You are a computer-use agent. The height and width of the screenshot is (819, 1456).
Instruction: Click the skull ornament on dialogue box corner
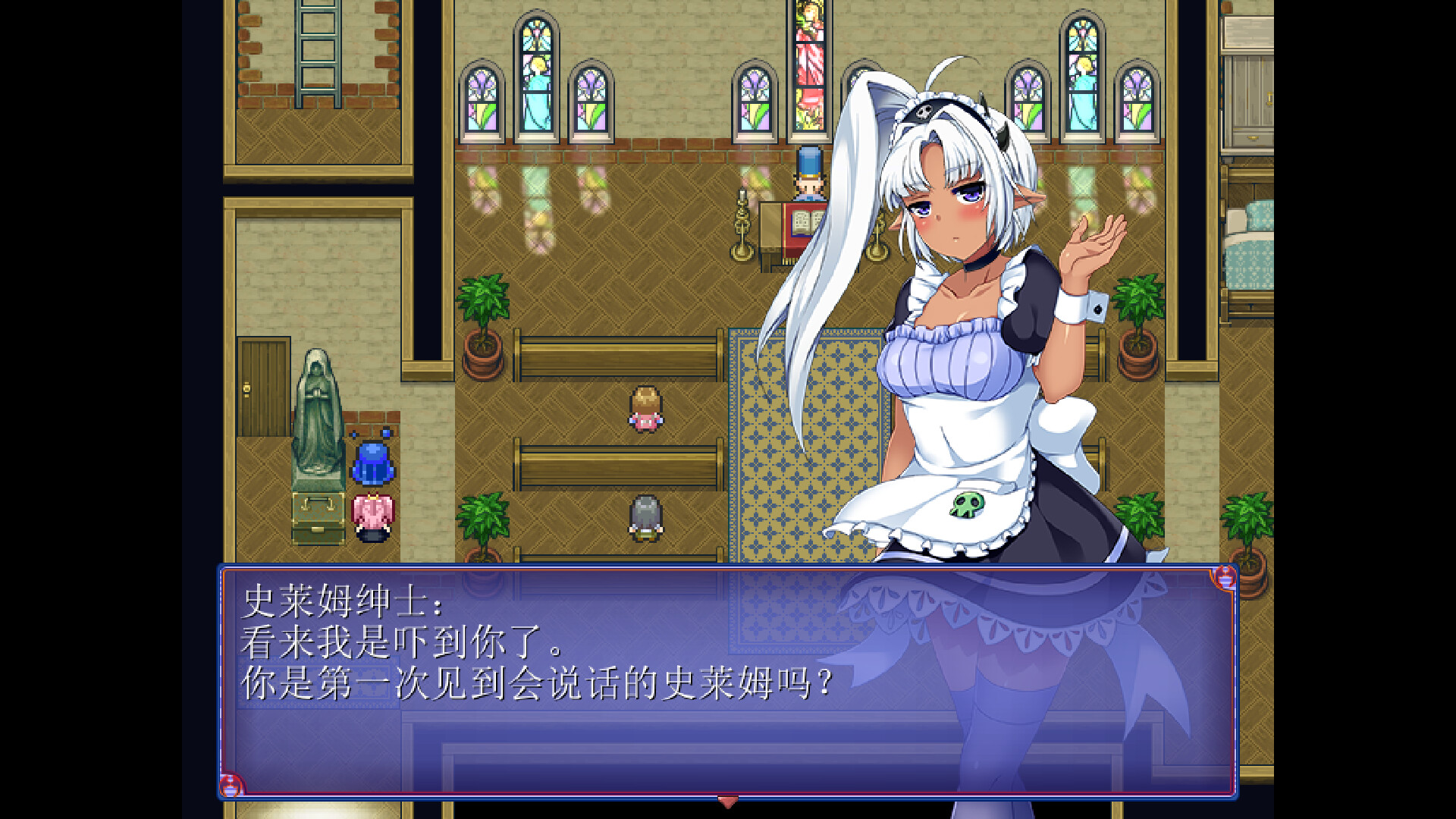point(230,786)
